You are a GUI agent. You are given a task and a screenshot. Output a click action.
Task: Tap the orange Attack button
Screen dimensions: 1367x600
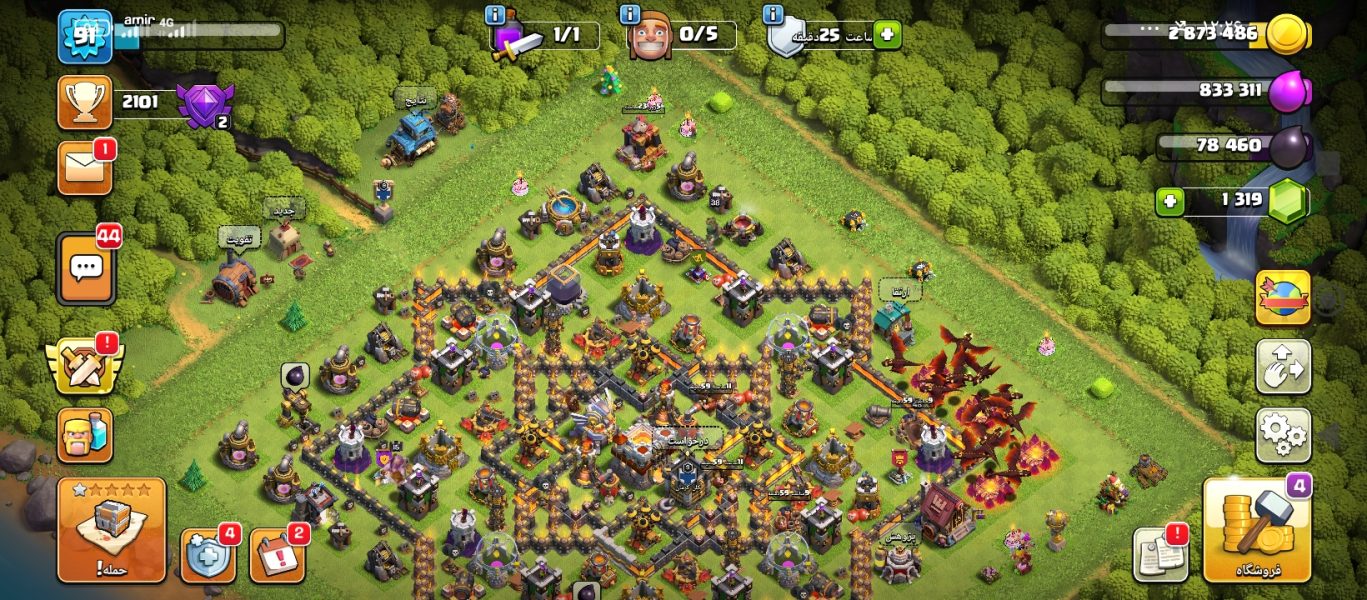coord(111,530)
